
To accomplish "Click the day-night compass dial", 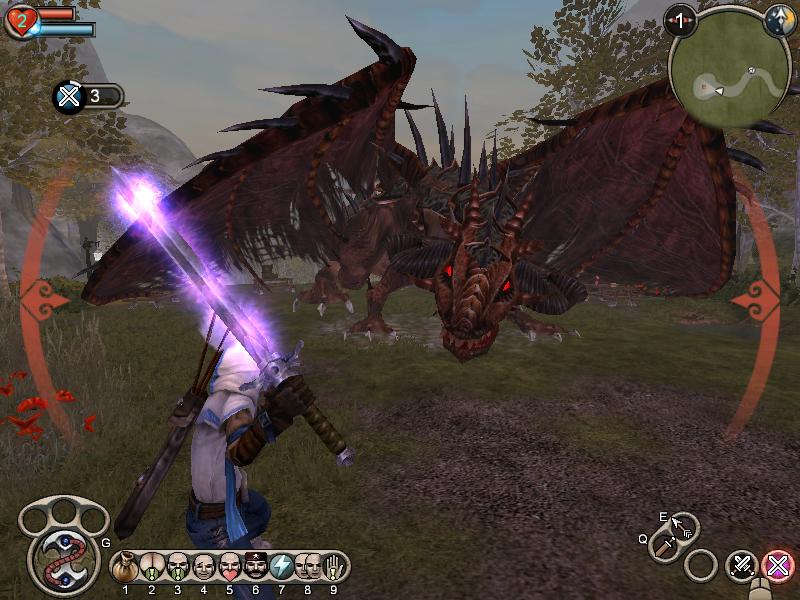I will point(780,21).
